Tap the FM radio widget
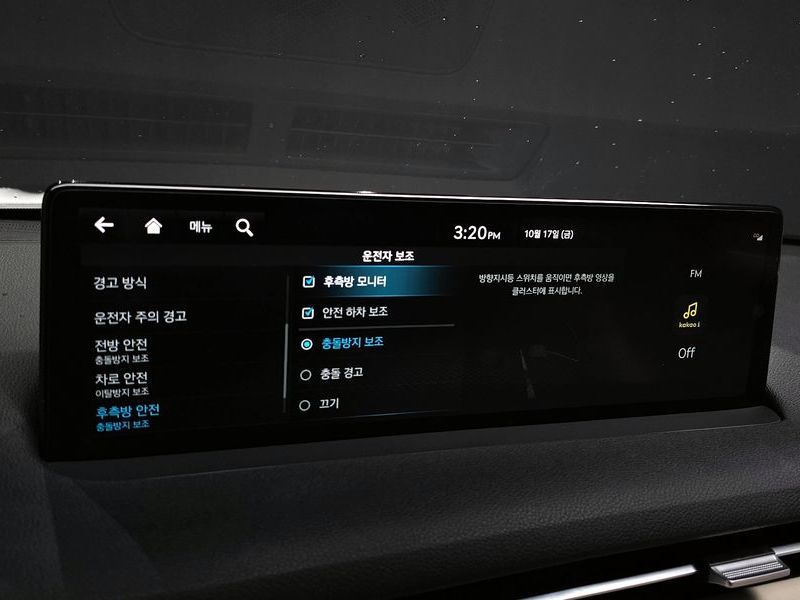The image size is (800, 600). [696, 274]
